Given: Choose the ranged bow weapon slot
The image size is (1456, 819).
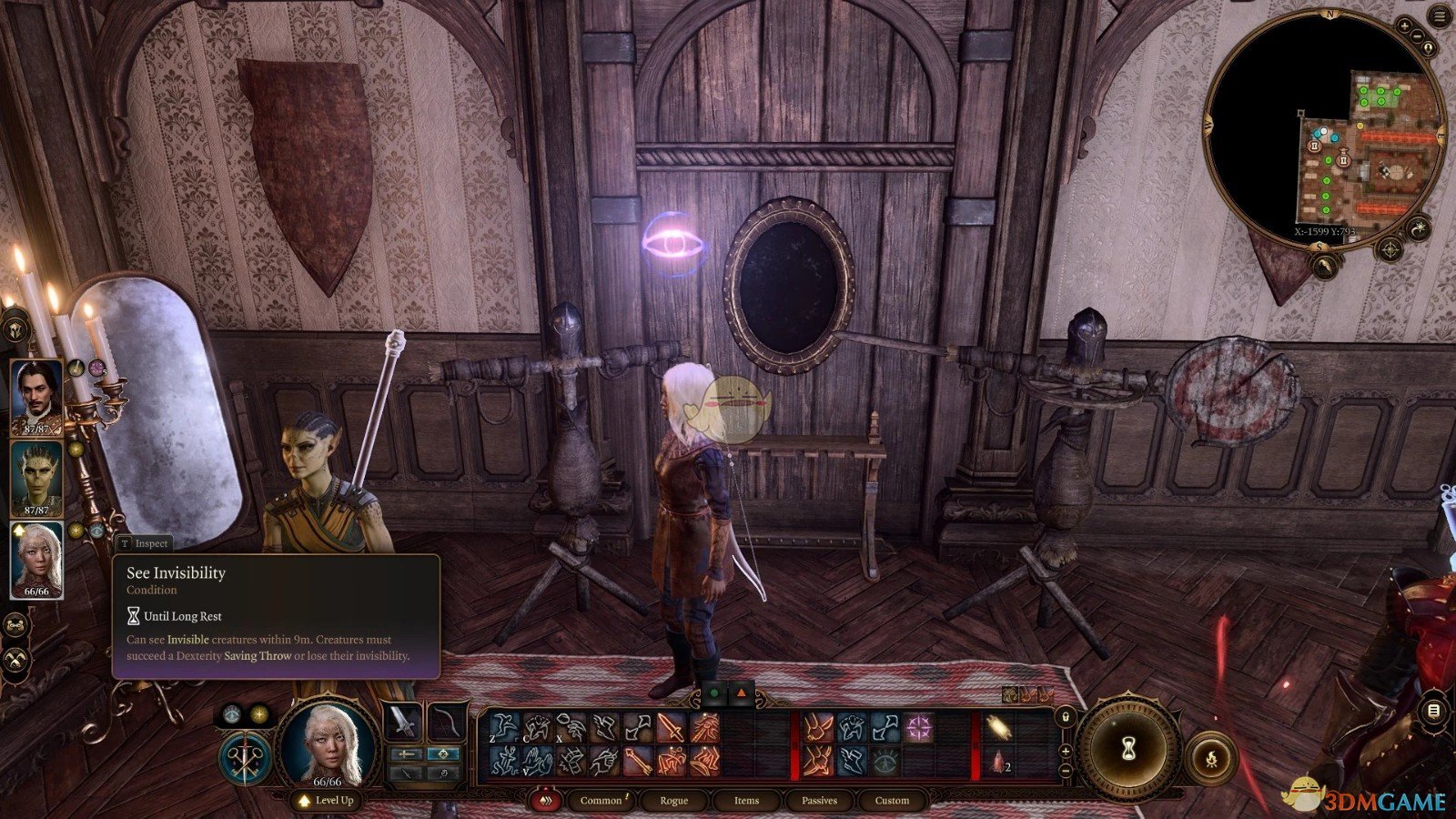Looking at the screenshot, I should point(447,723).
